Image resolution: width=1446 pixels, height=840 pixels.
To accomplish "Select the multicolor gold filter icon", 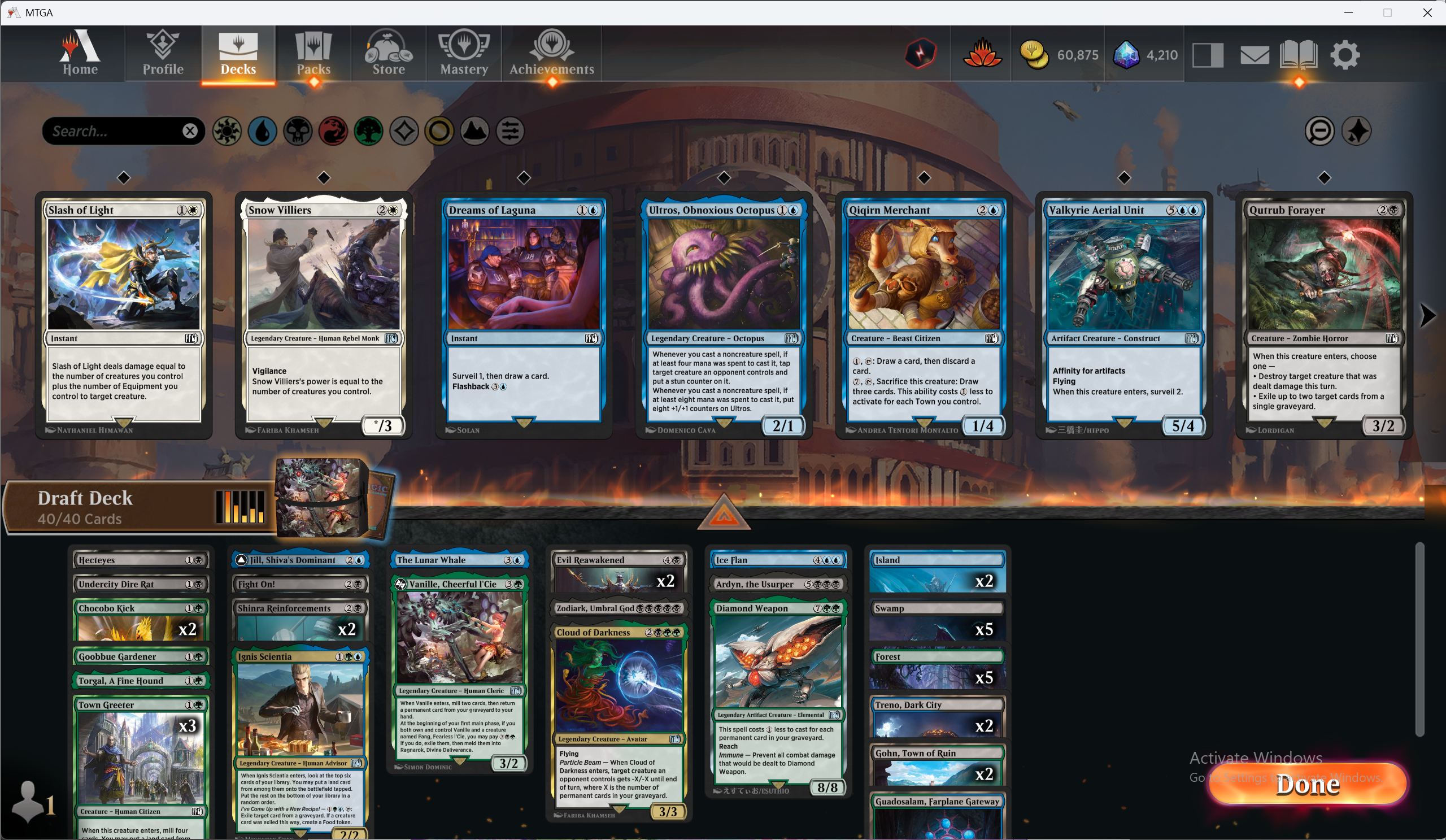I will 439,131.
